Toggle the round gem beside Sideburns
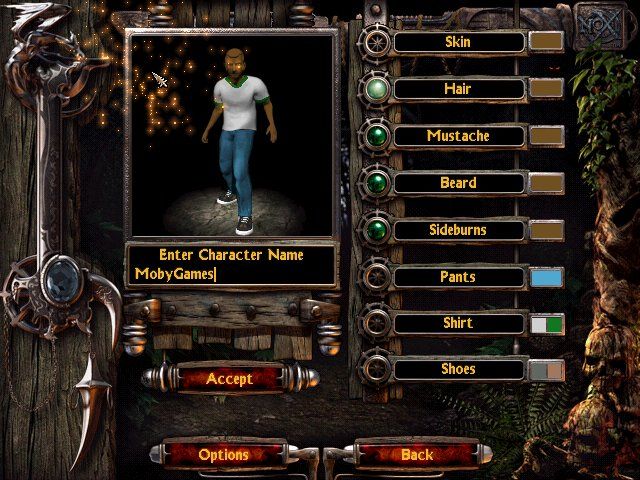Viewport: 640px width, 480px height. tap(378, 230)
